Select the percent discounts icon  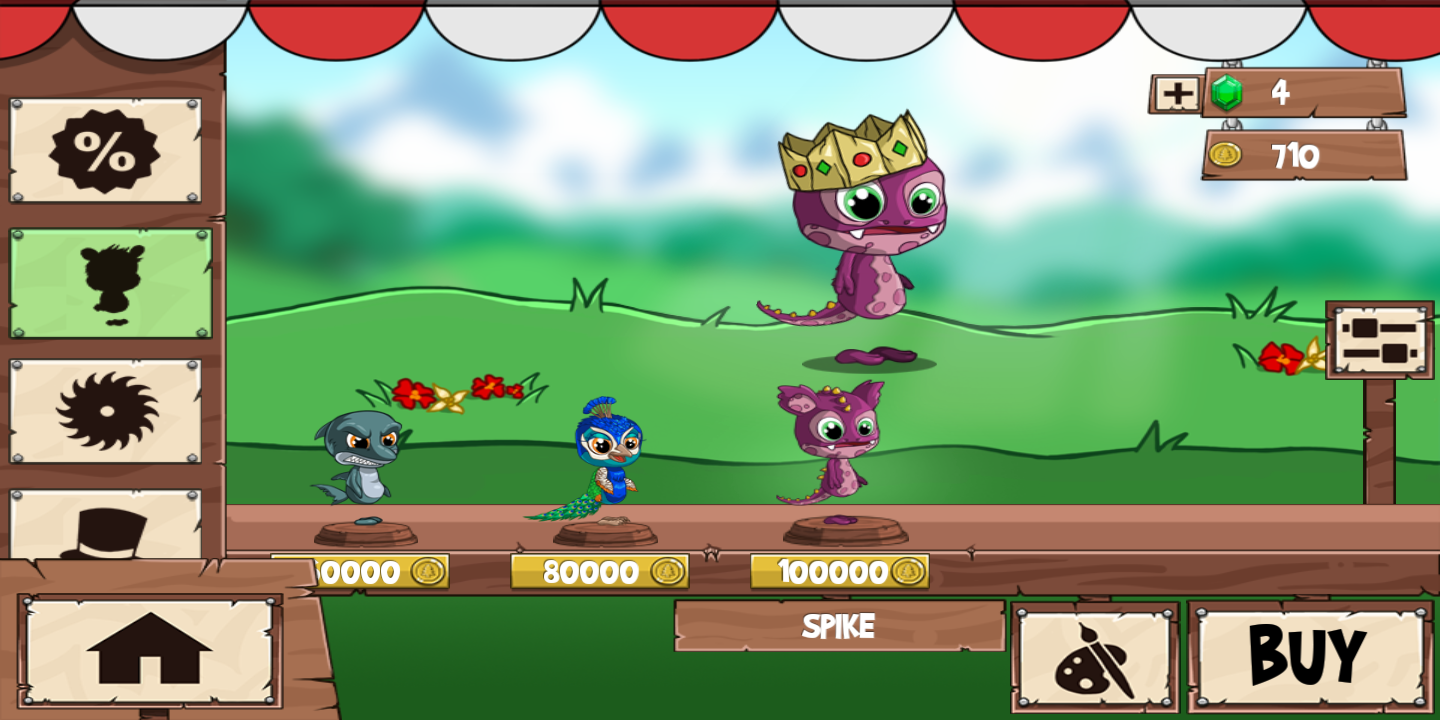(x=107, y=150)
